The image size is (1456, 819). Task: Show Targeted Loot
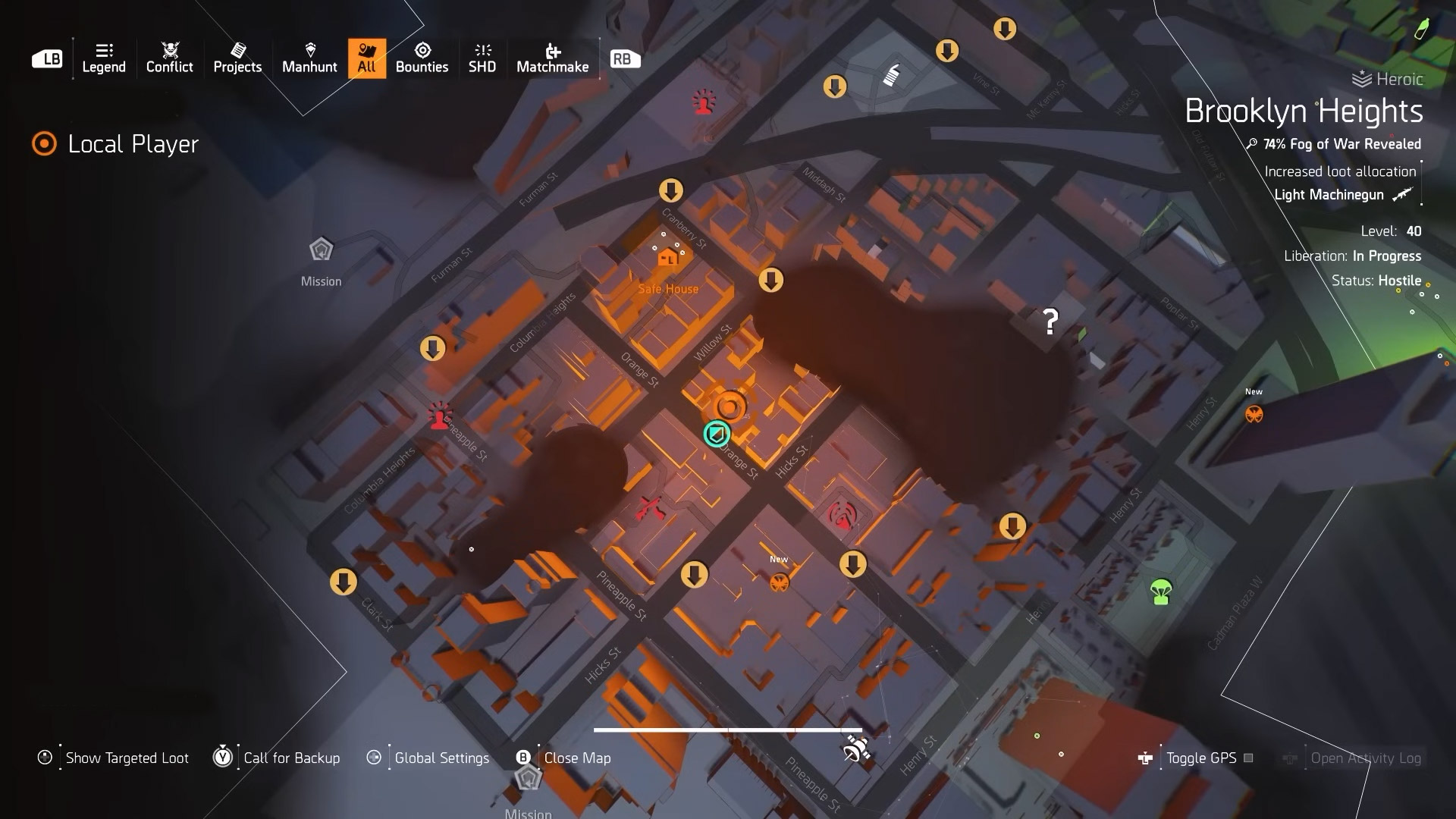[127, 758]
